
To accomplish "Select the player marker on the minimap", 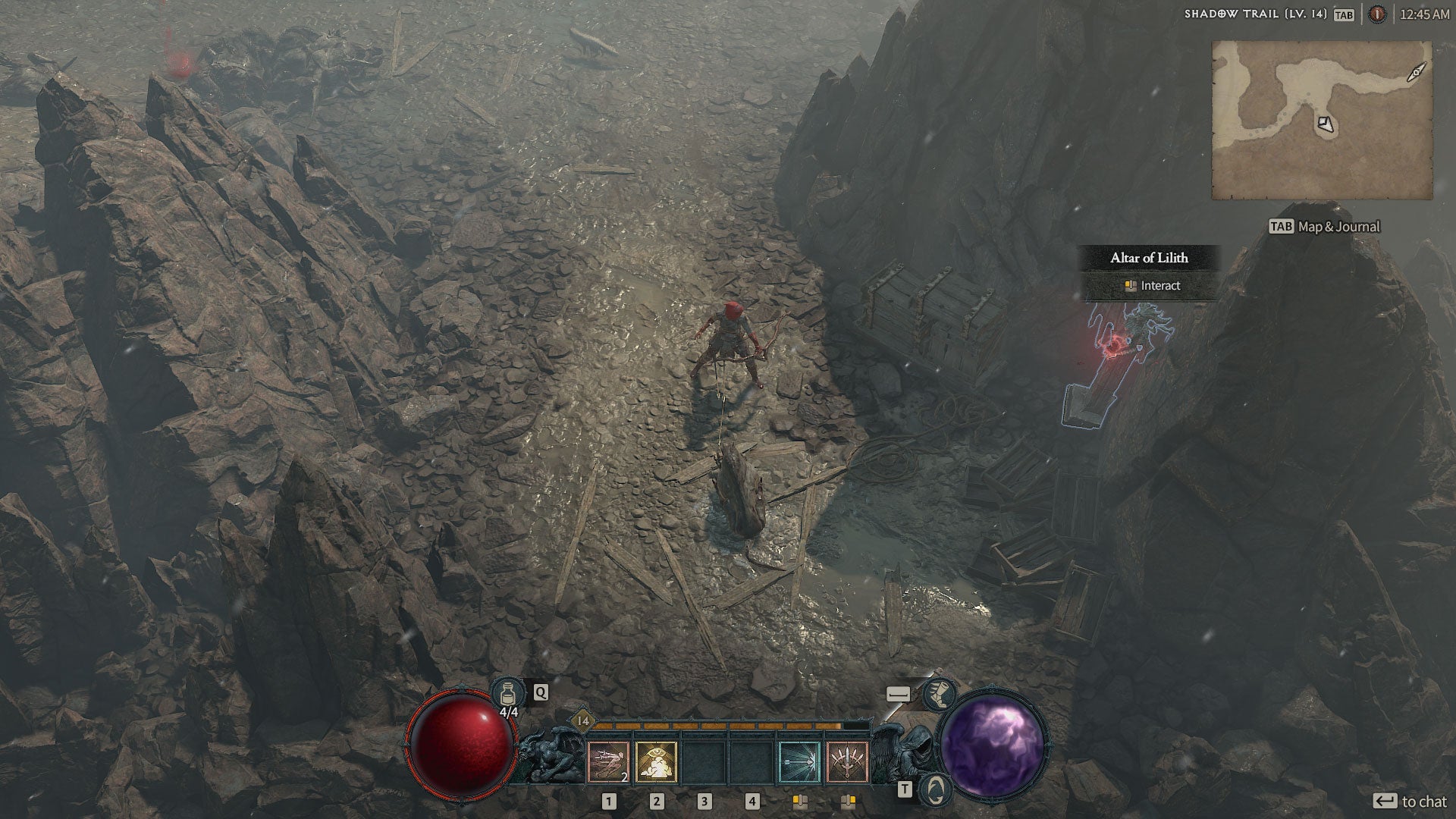I will (1325, 124).
